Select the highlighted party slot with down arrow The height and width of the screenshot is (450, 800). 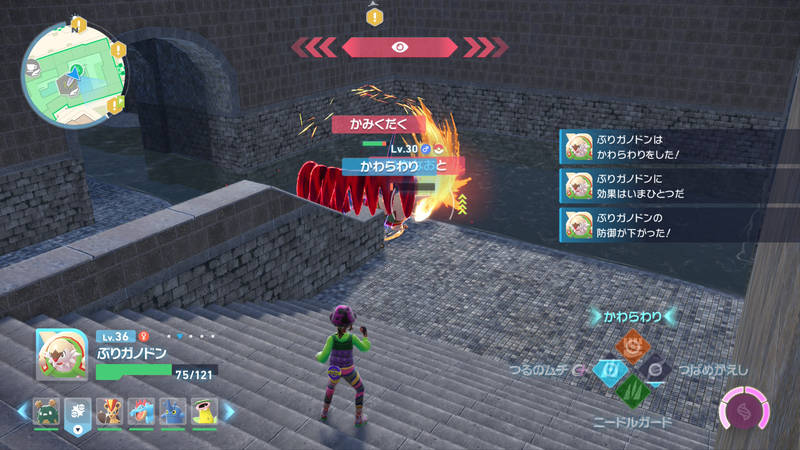(77, 411)
